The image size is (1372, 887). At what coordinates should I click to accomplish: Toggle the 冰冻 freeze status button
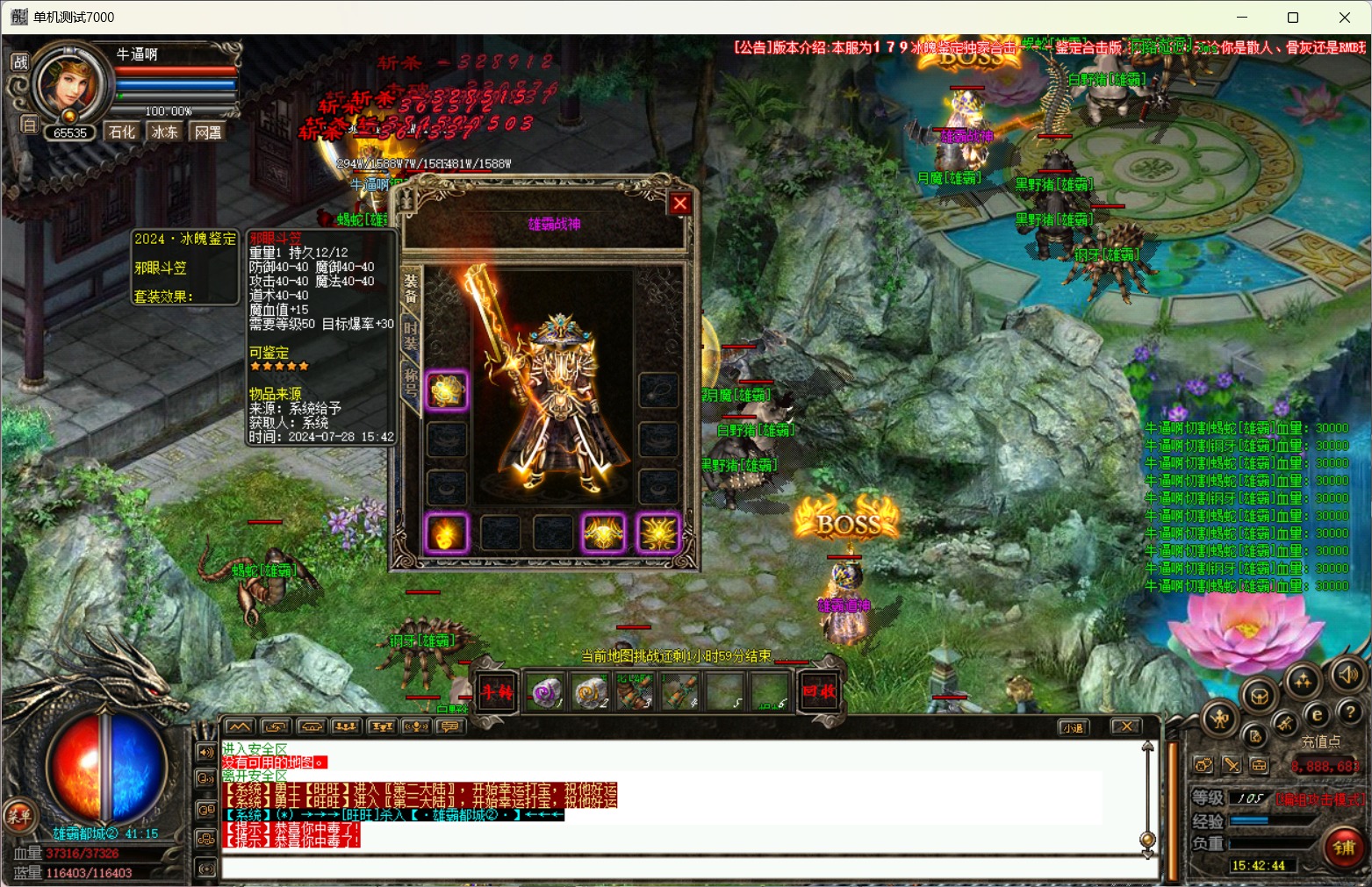coord(165,132)
